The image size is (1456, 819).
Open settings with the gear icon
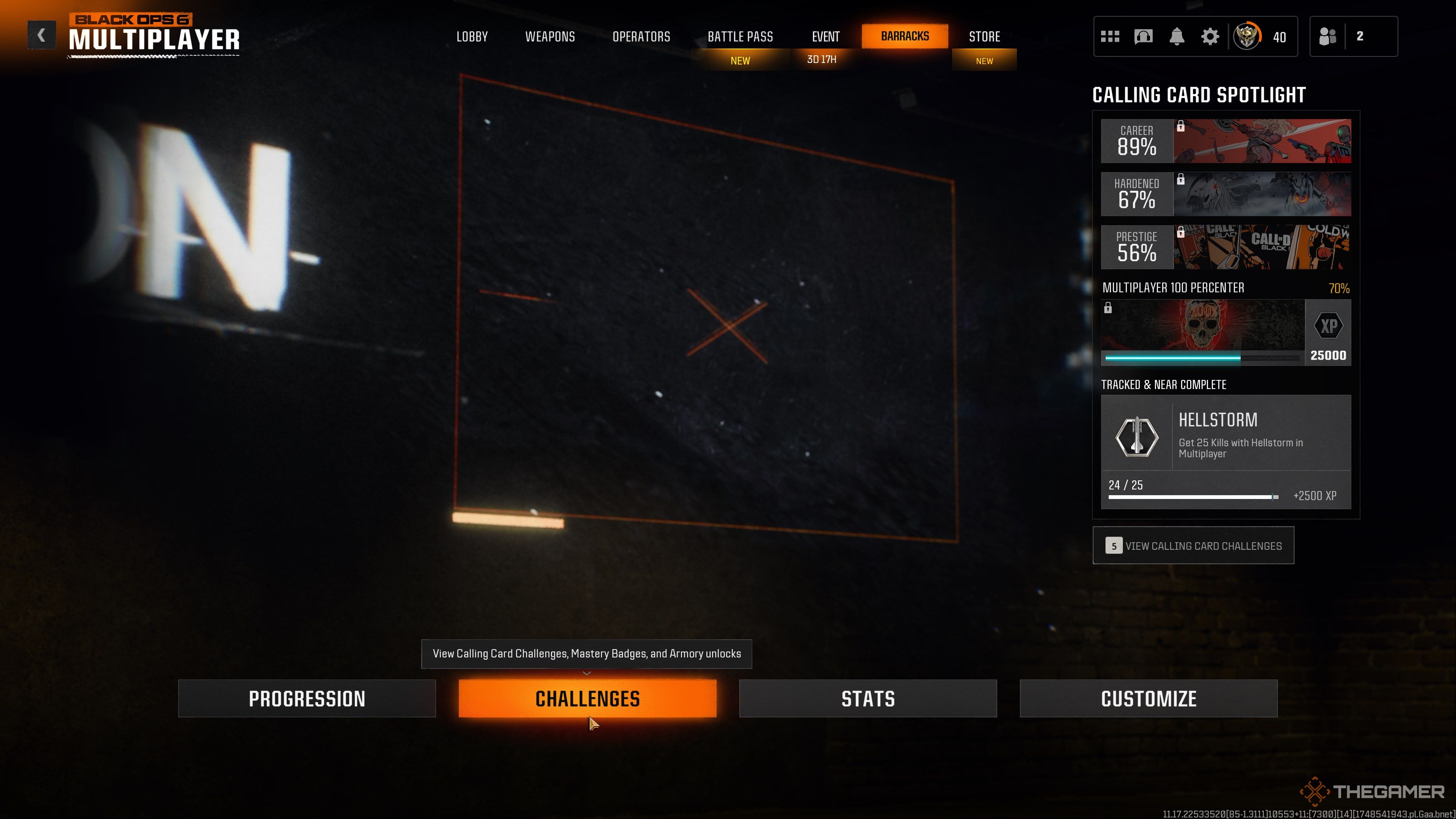tap(1210, 37)
